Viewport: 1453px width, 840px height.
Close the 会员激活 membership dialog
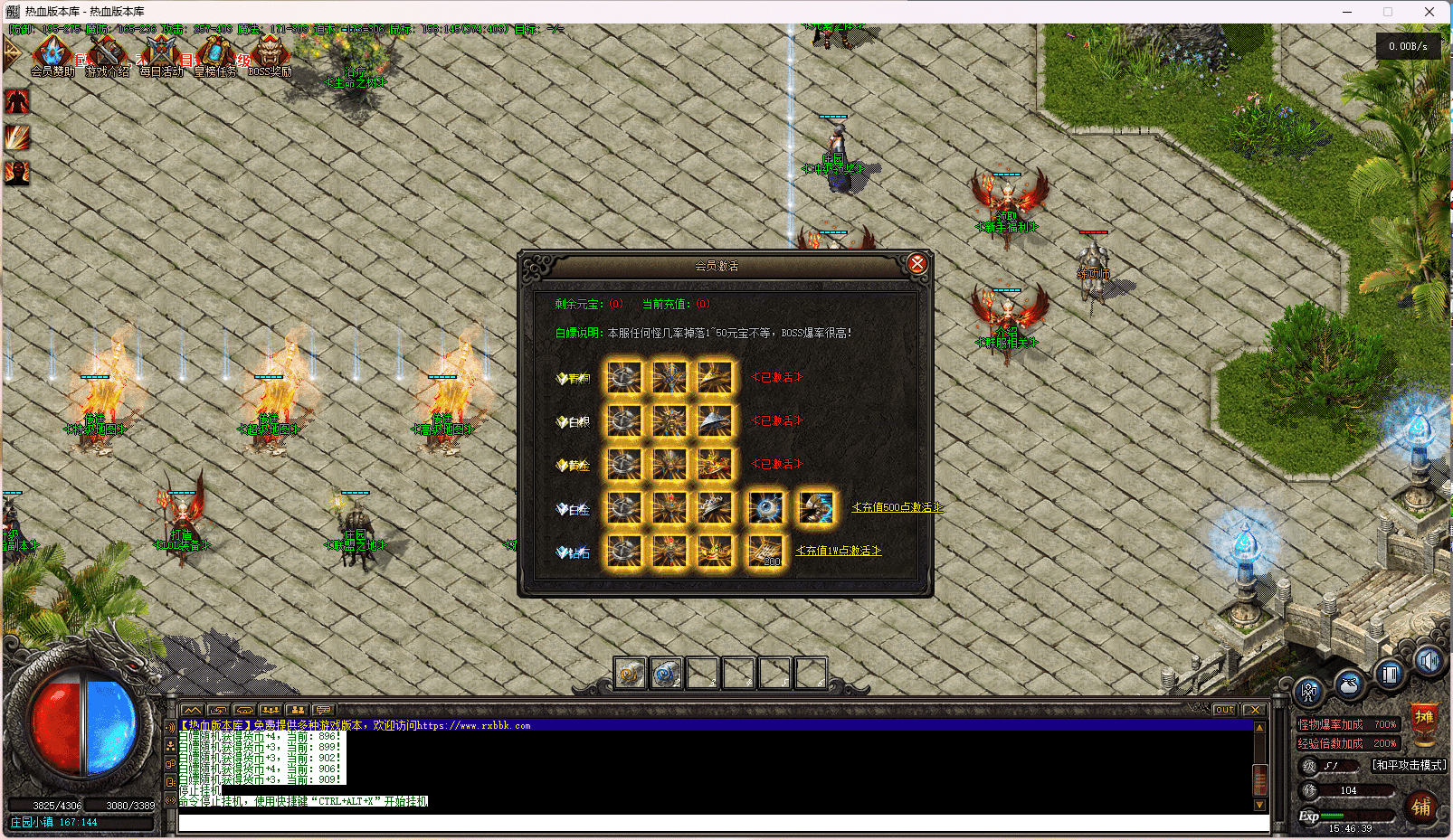(916, 263)
